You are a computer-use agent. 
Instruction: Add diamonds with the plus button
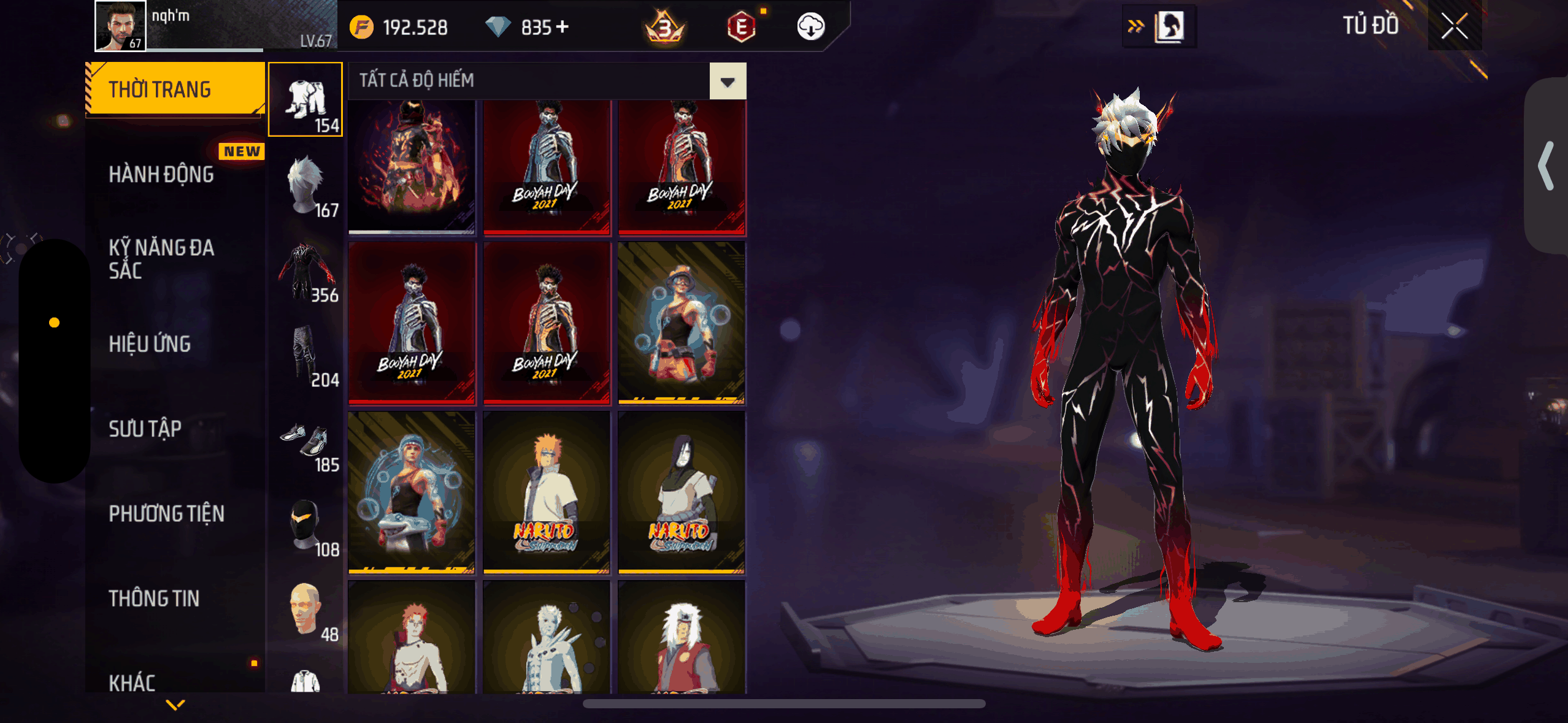click(x=563, y=27)
